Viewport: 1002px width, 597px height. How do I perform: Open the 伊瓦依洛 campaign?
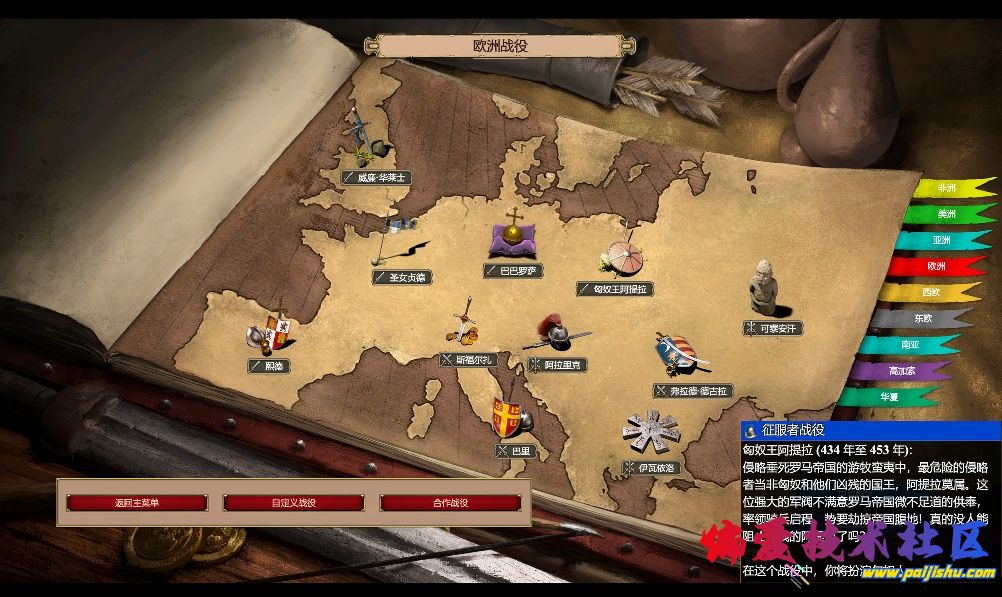(x=651, y=467)
